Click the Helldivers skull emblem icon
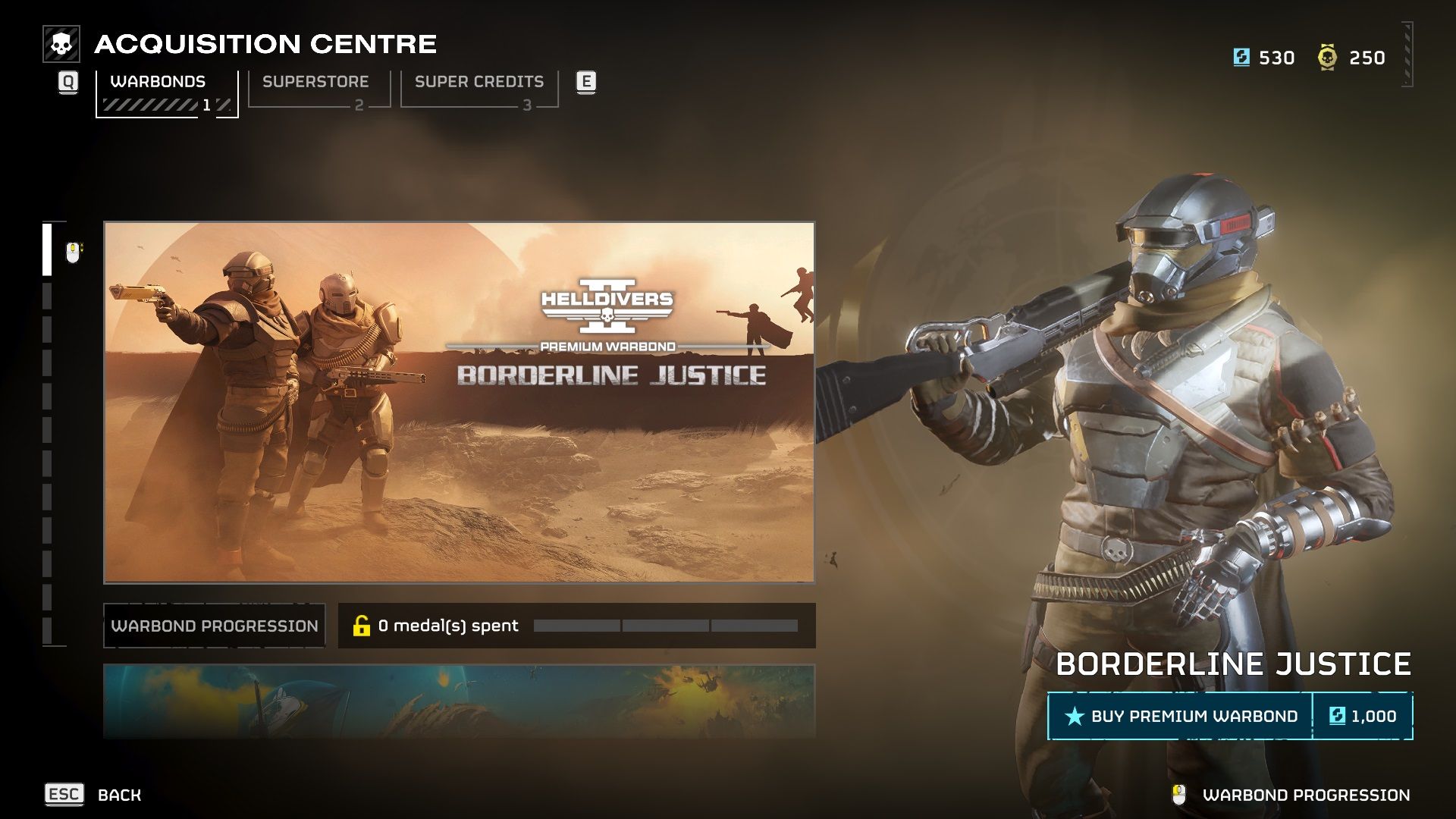Viewport: 1456px width, 819px height. pyautogui.click(x=60, y=44)
